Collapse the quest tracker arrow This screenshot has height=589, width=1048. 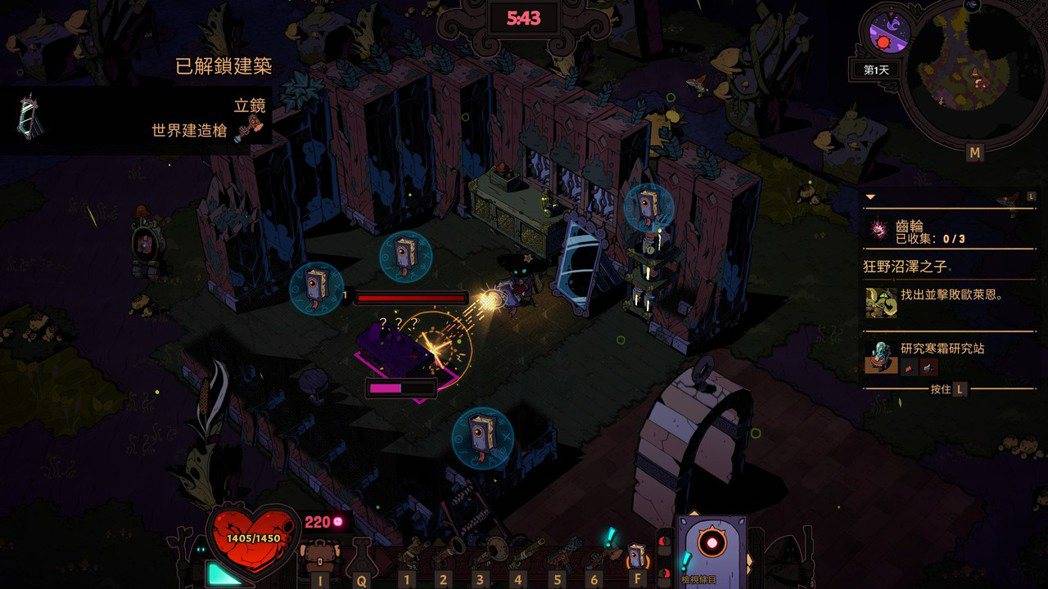870,197
